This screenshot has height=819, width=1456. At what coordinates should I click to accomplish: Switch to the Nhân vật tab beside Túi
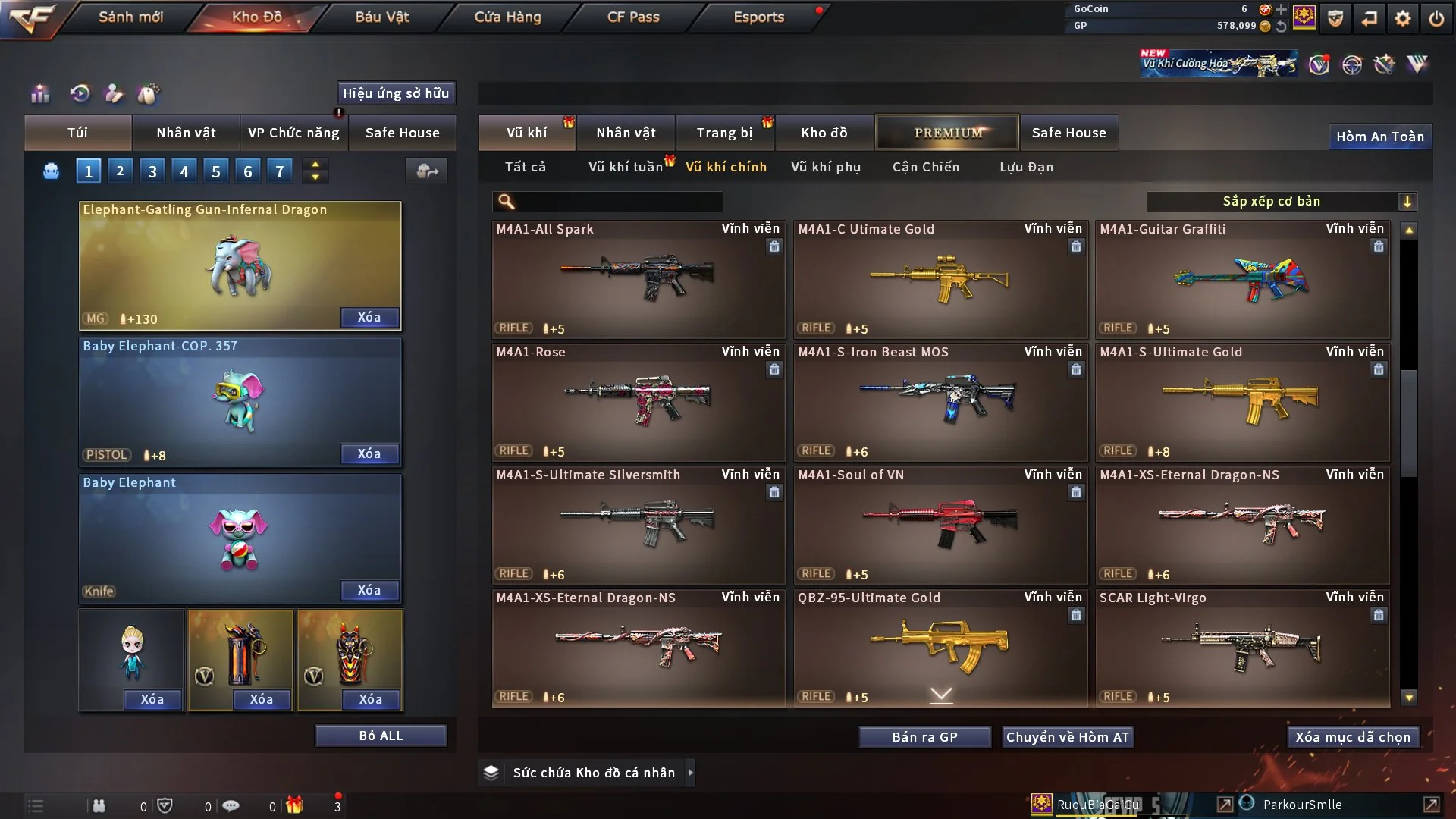pos(186,133)
